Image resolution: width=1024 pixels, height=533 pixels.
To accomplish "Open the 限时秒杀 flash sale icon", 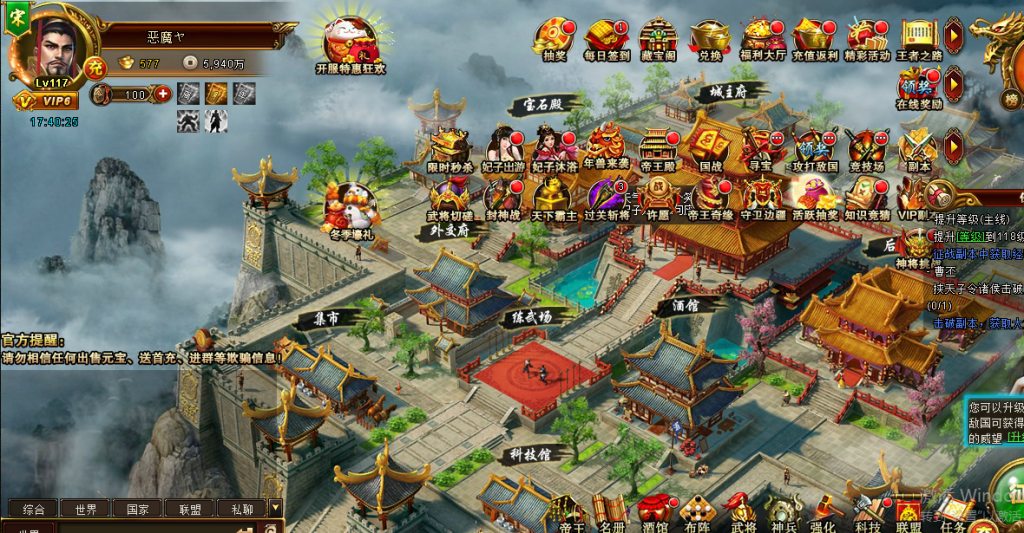I will [449, 148].
